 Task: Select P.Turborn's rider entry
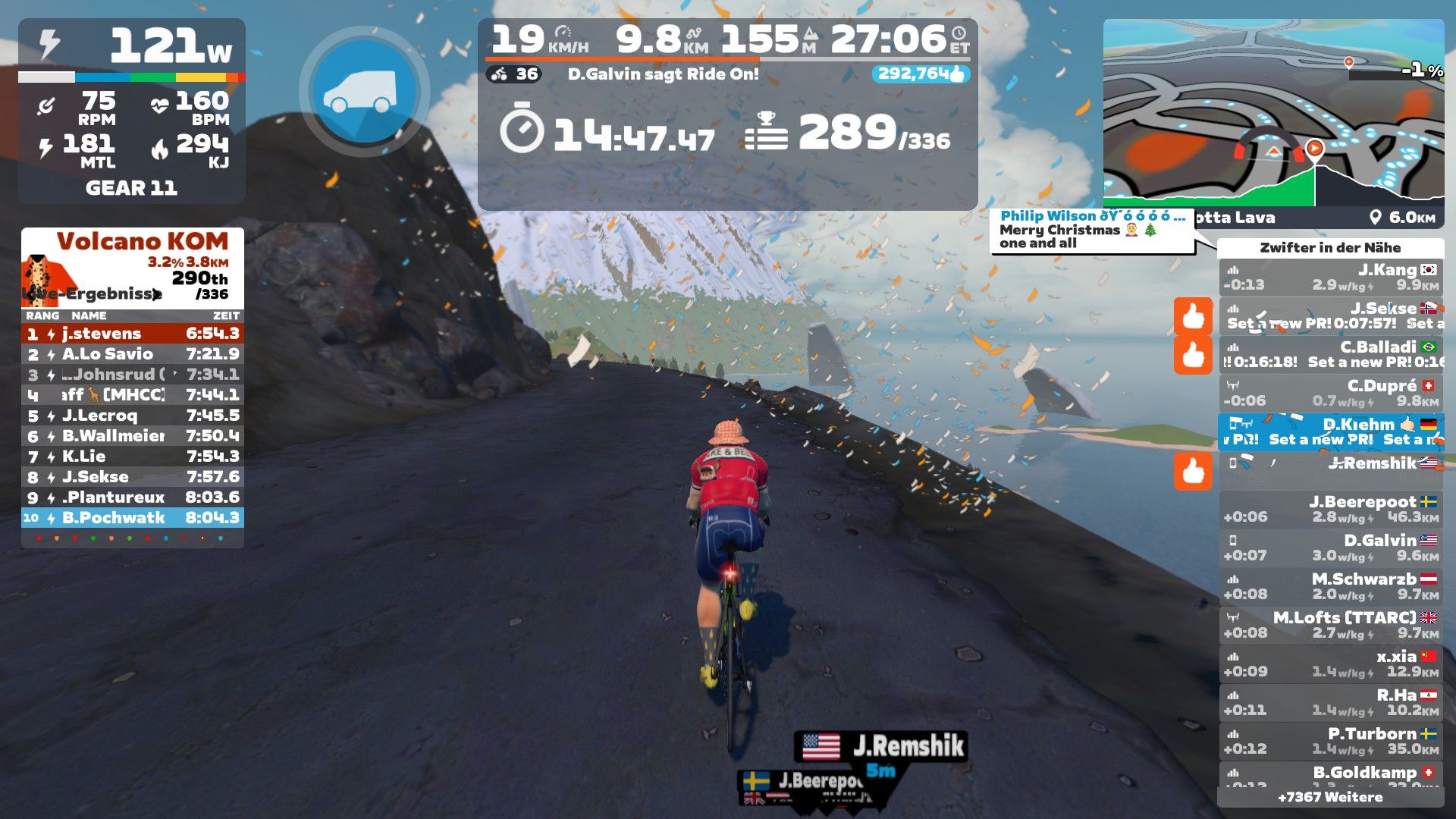[1331, 741]
